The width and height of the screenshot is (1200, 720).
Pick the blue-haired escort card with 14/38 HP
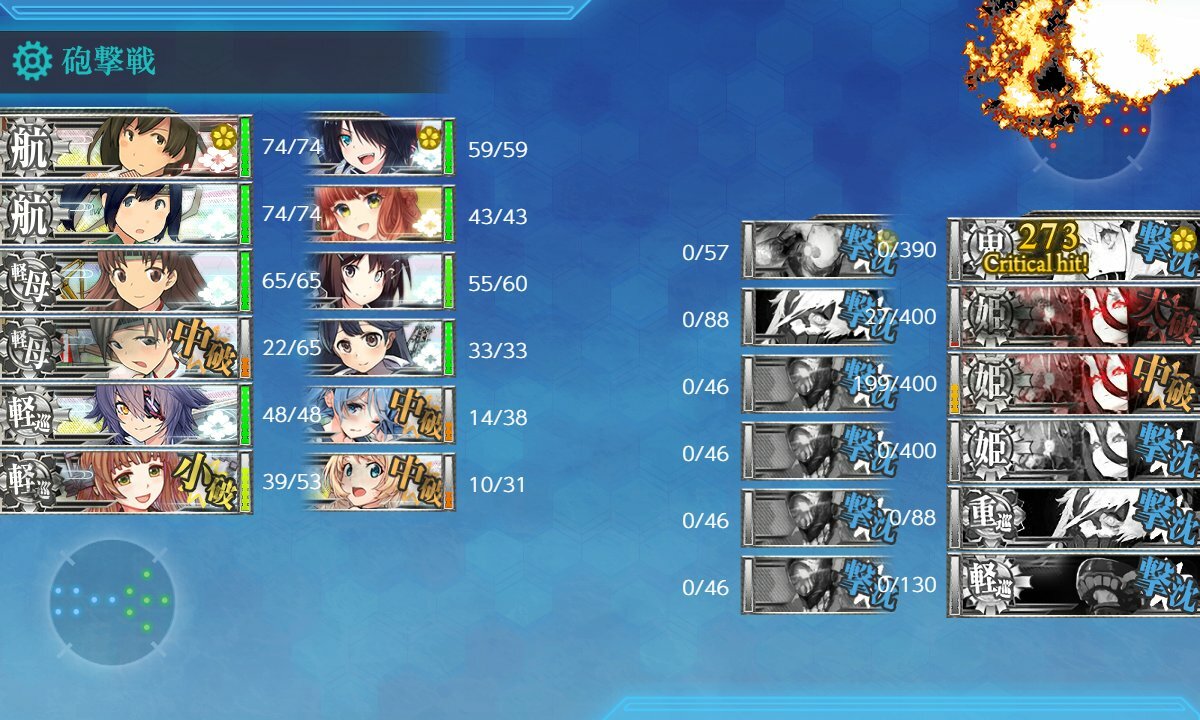pos(378,416)
